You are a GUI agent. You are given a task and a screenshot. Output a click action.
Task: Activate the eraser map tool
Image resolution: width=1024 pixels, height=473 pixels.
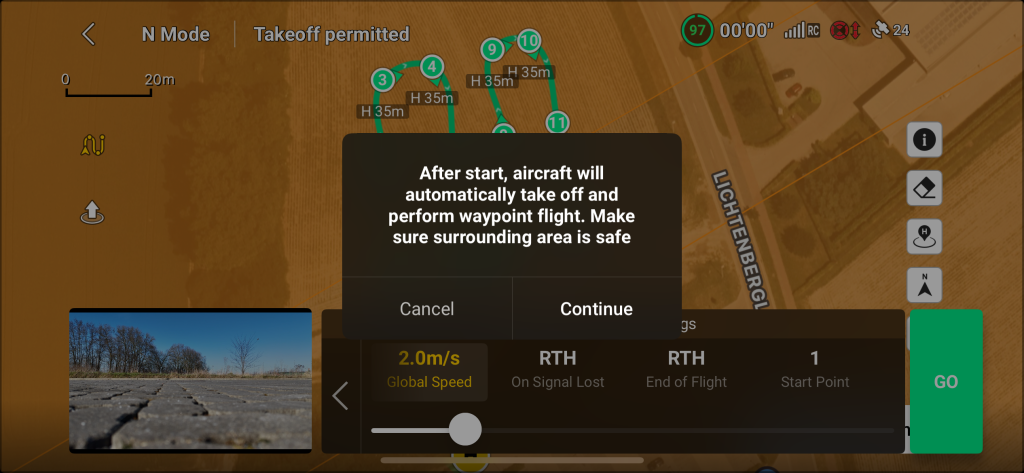[924, 188]
